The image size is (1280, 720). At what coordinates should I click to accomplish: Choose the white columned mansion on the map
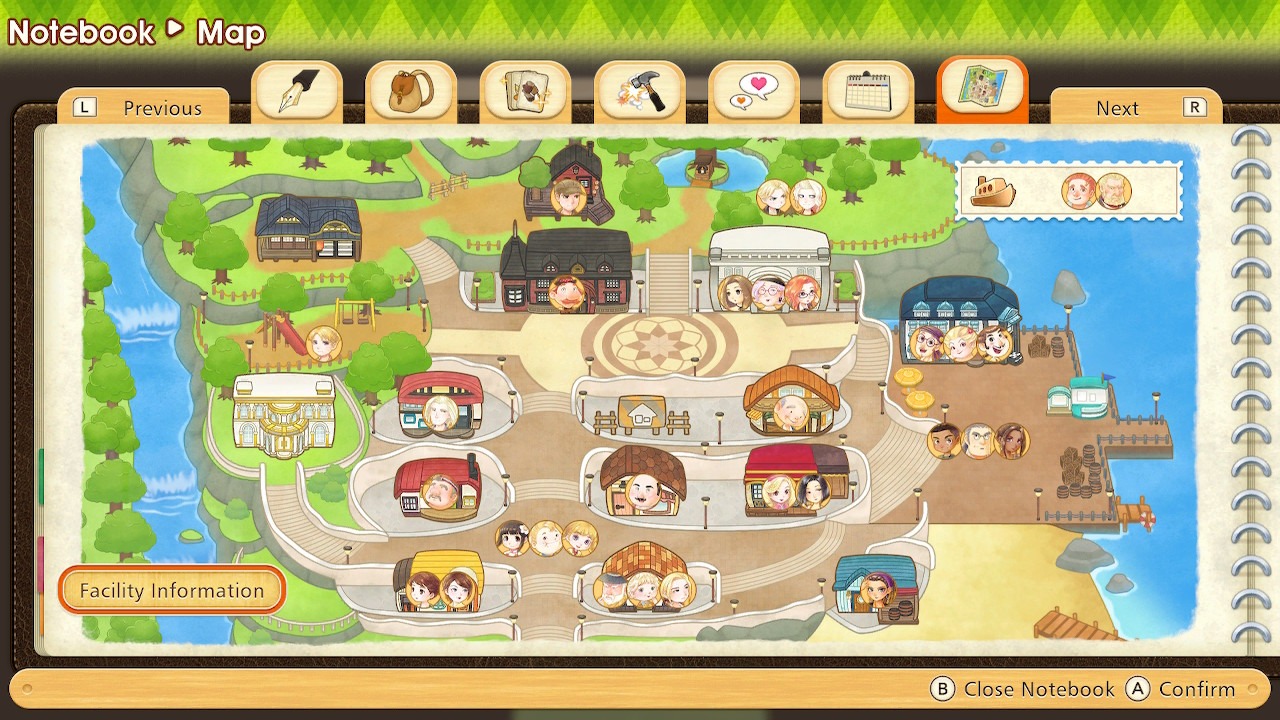tap(284, 415)
